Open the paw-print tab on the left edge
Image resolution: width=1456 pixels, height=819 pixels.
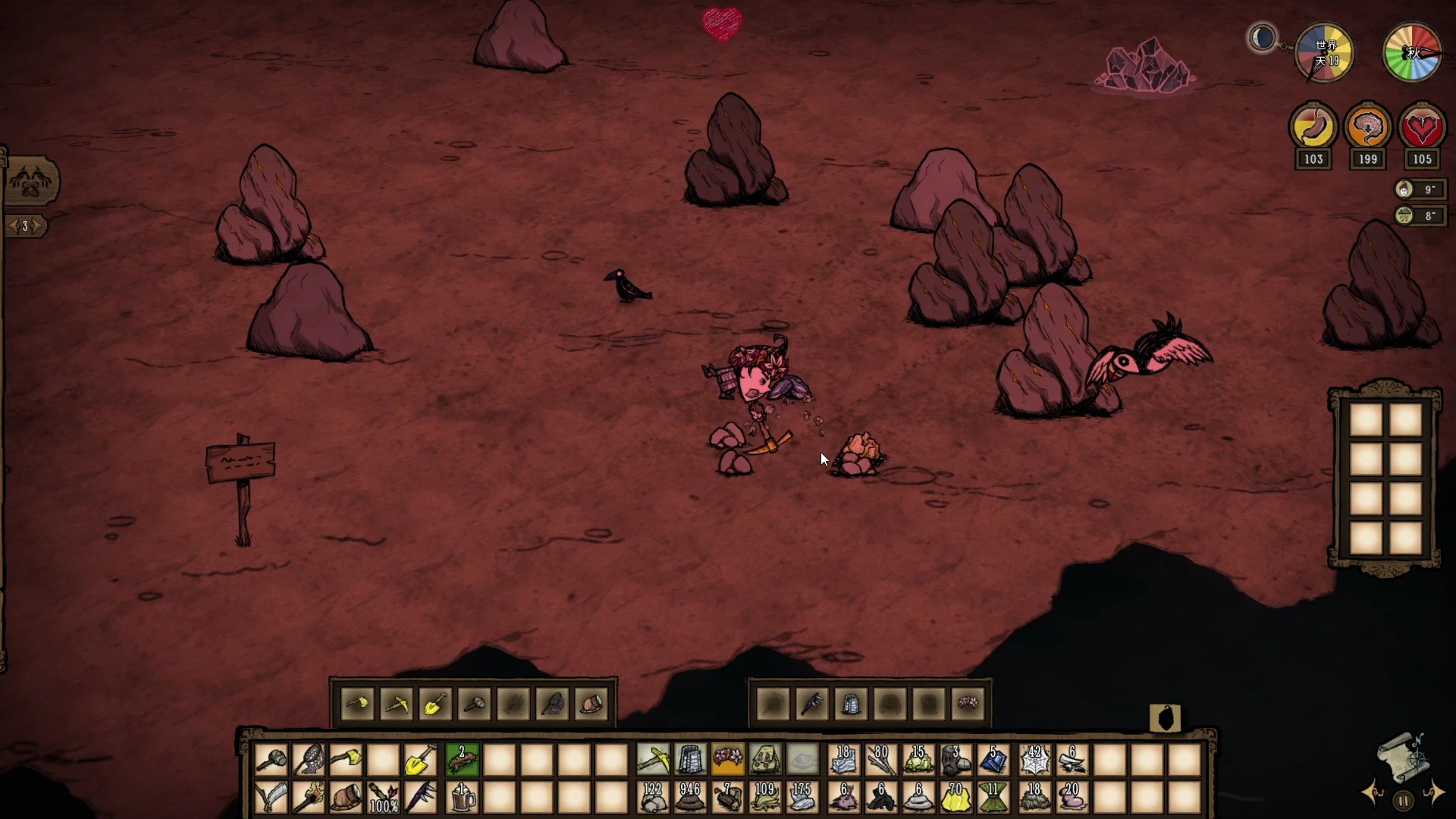click(30, 182)
